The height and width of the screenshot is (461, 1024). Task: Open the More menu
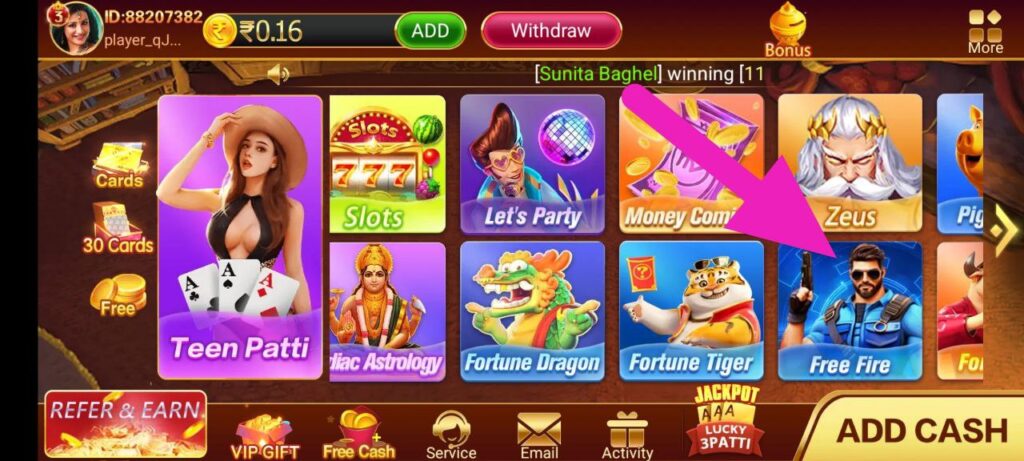coord(985,30)
